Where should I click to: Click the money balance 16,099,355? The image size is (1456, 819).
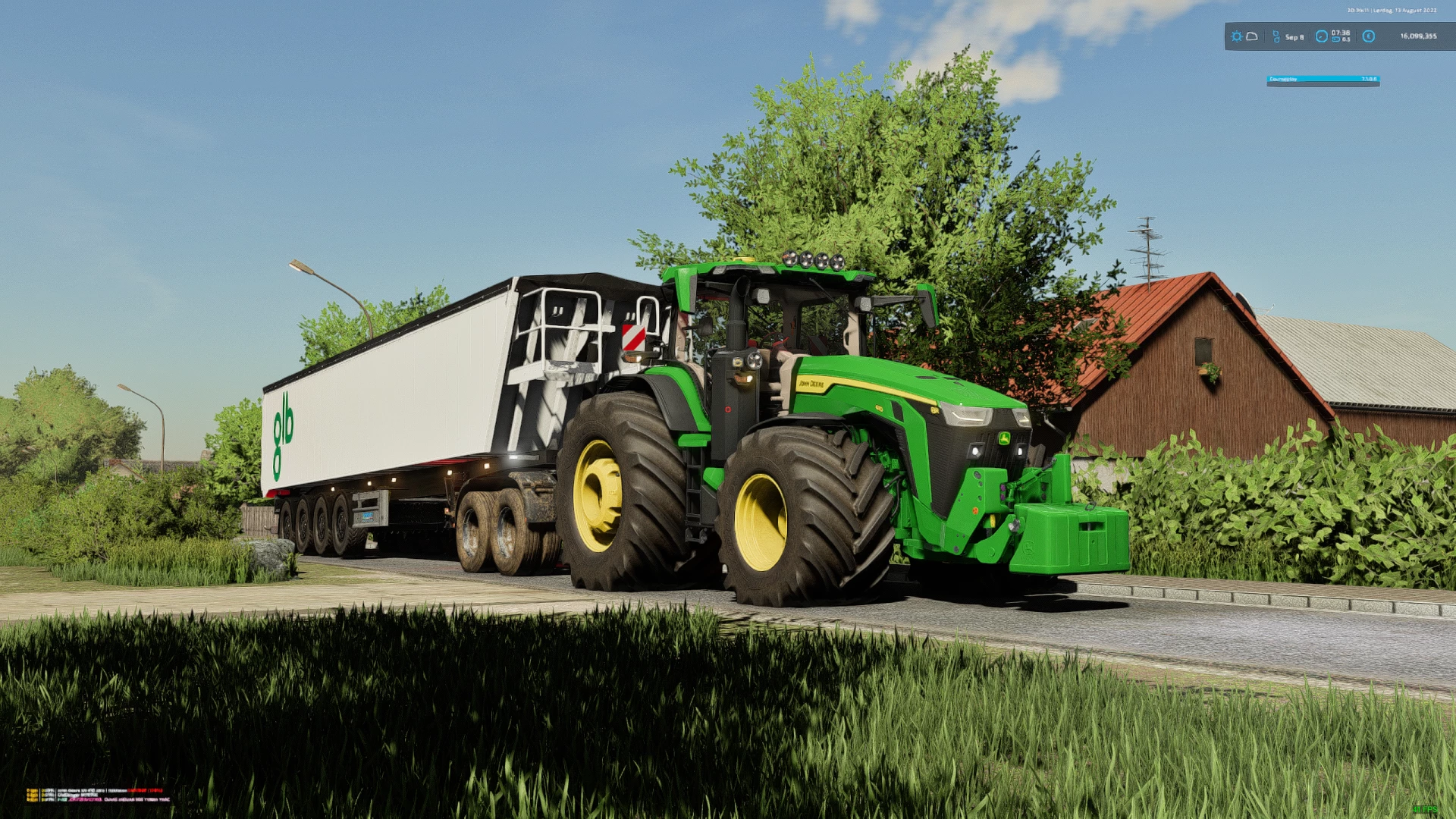click(x=1419, y=36)
